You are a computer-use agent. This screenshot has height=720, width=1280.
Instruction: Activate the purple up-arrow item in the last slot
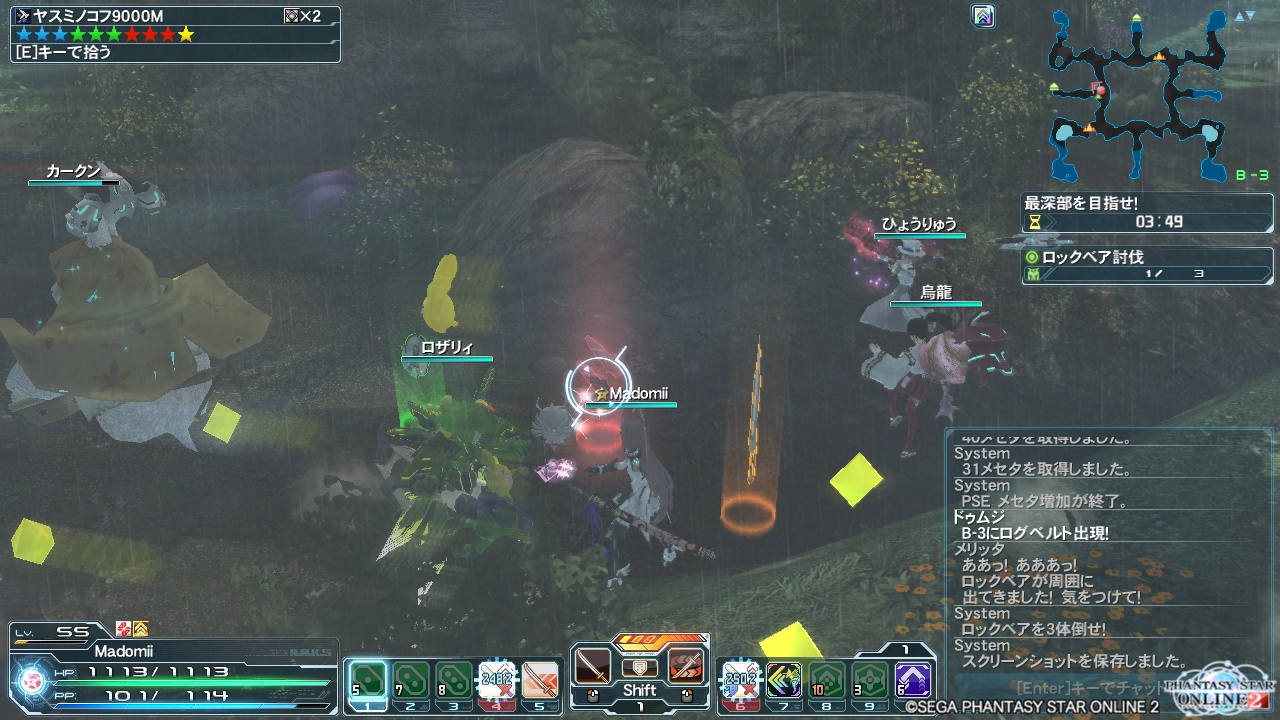click(x=913, y=681)
